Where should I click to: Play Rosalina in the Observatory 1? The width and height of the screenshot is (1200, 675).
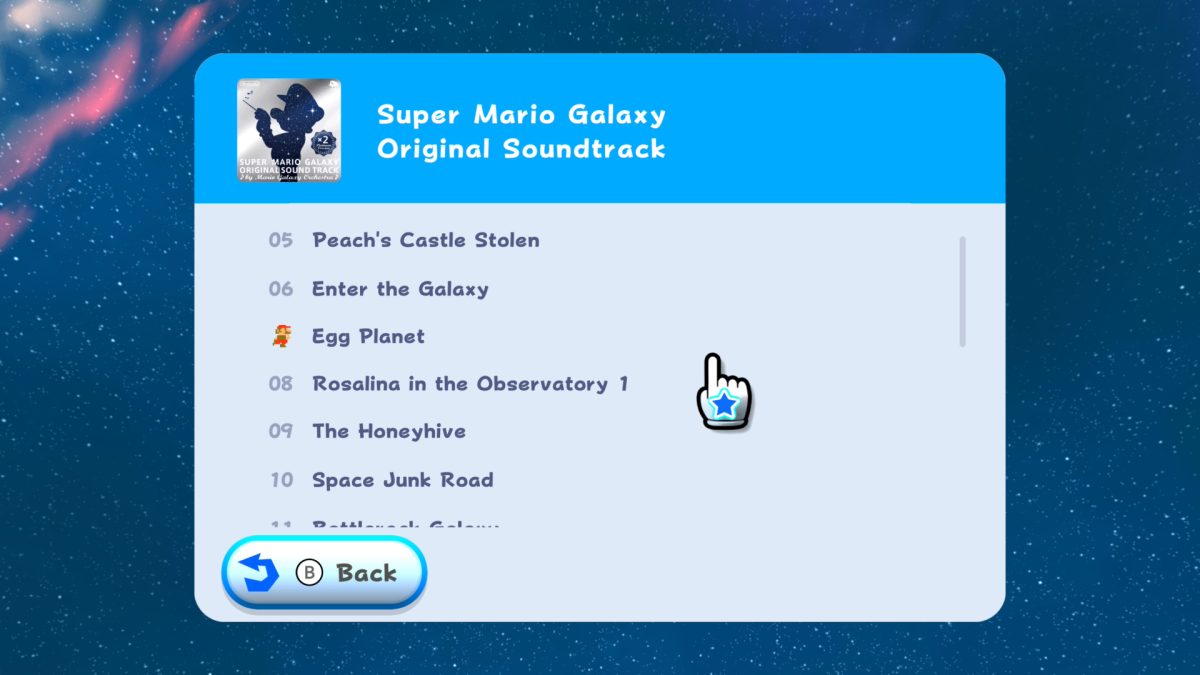tap(470, 384)
